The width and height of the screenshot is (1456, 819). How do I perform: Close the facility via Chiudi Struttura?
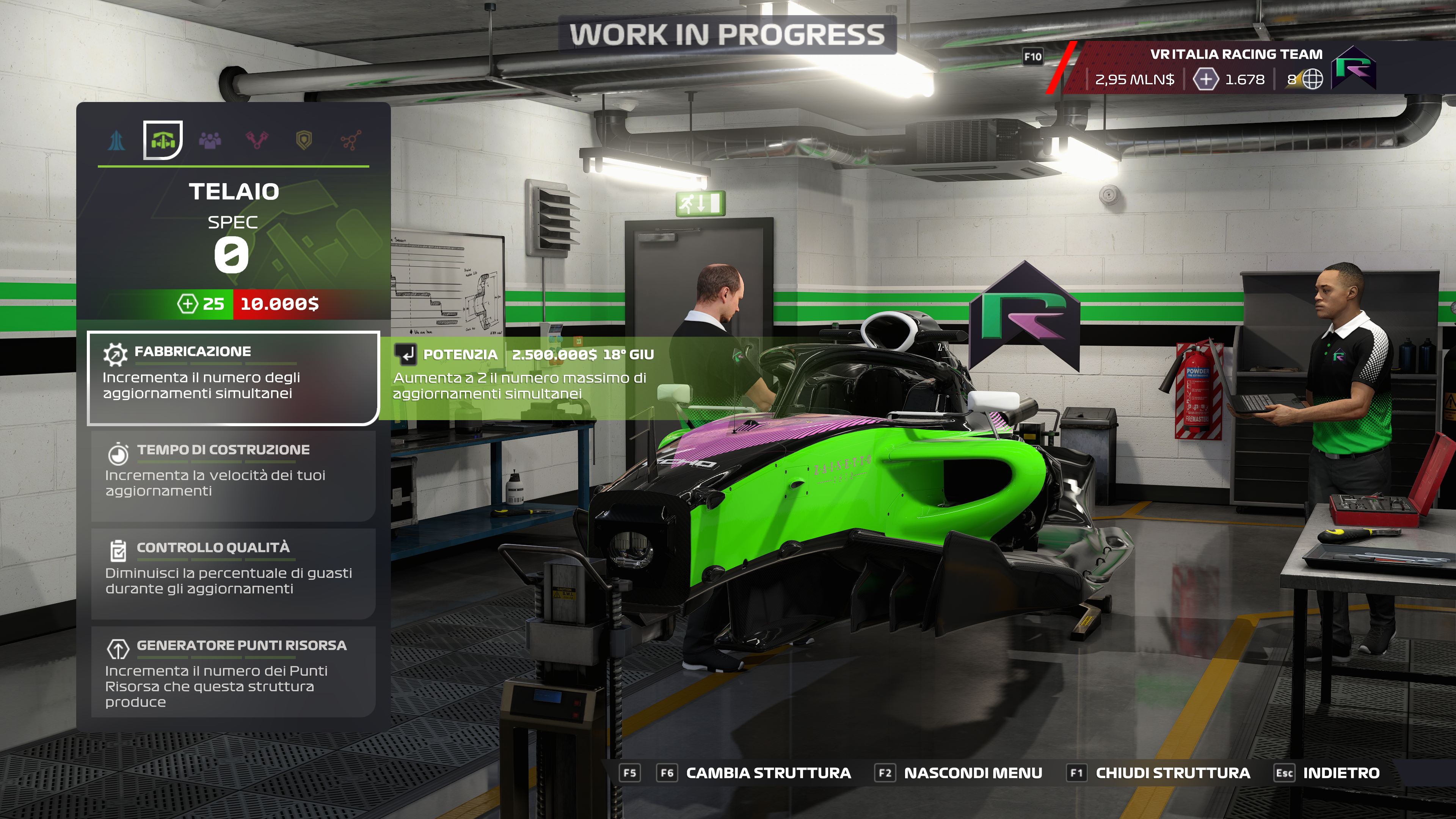click(1172, 773)
